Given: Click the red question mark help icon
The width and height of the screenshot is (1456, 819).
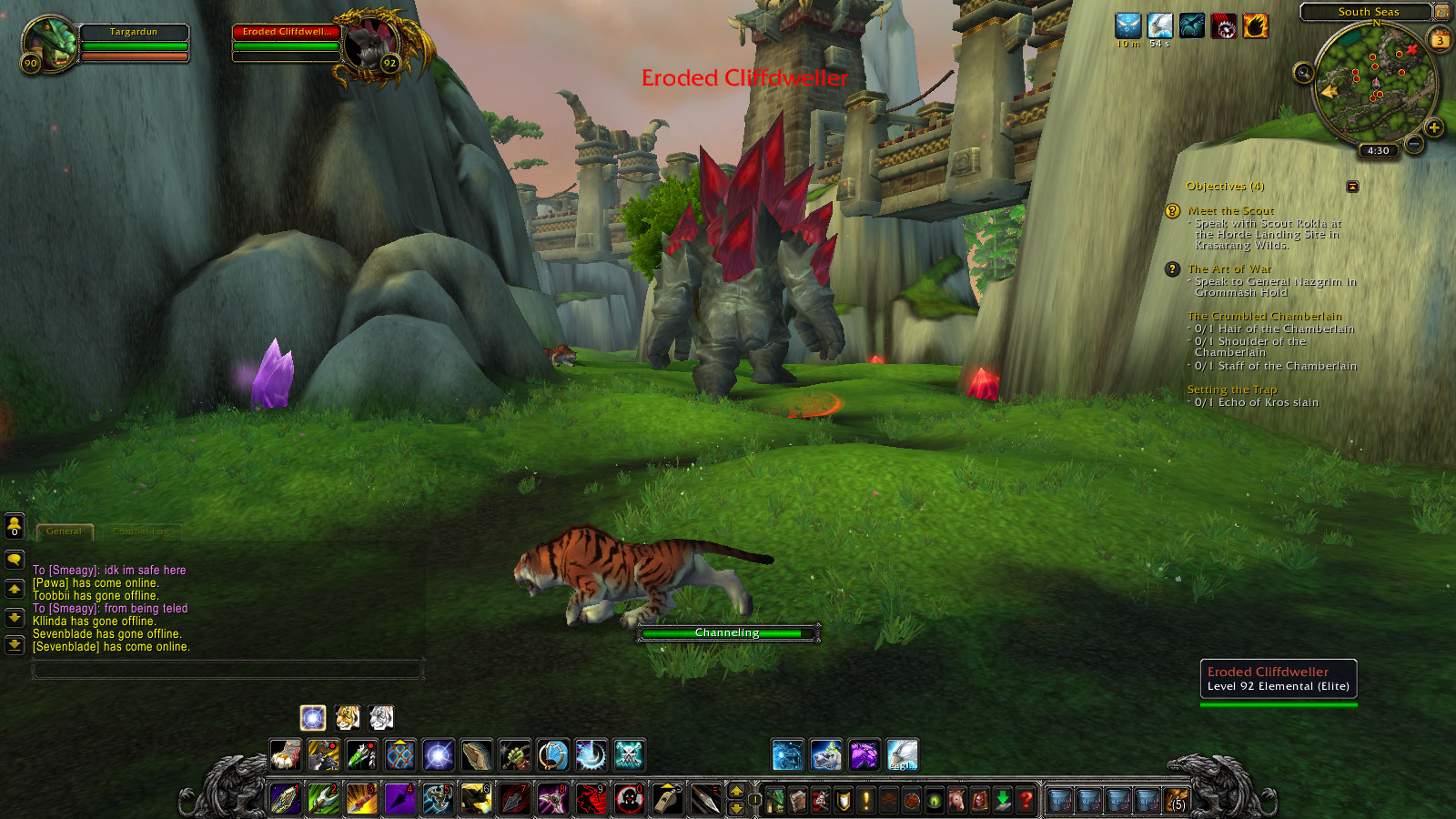Looking at the screenshot, I should point(1026,799).
